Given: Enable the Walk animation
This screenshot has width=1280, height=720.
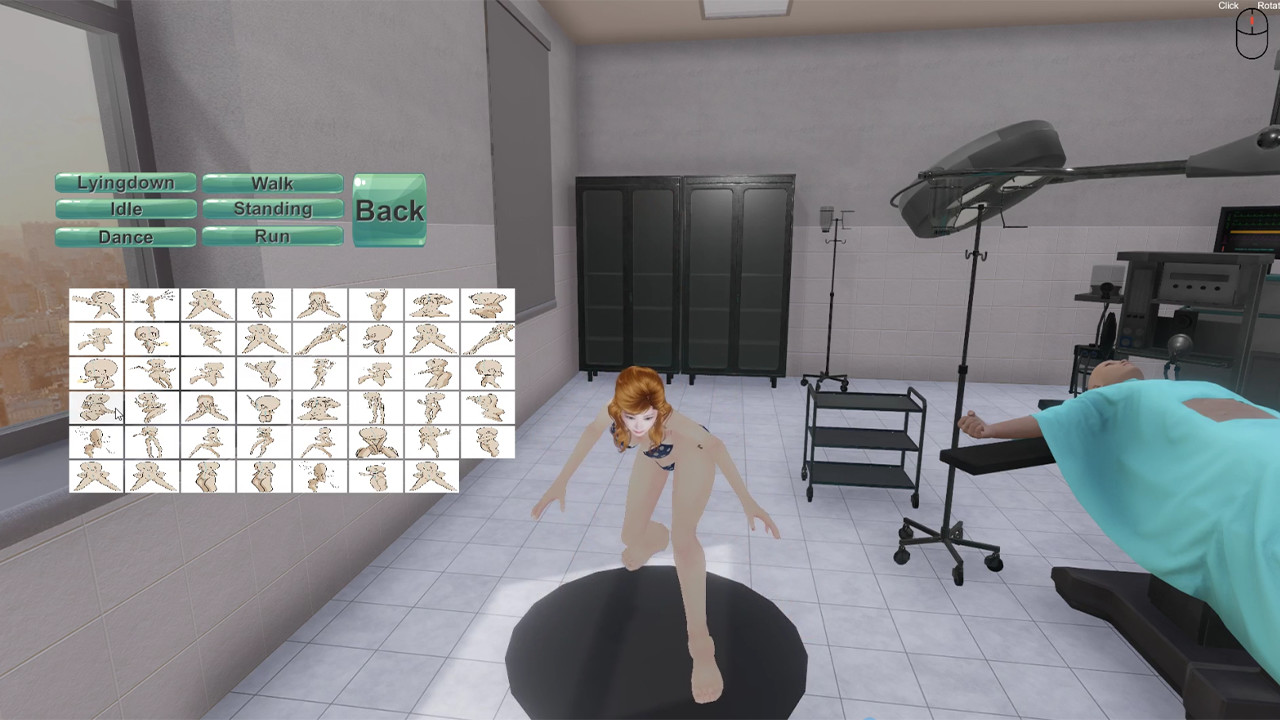Looking at the screenshot, I should pyautogui.click(x=272, y=183).
